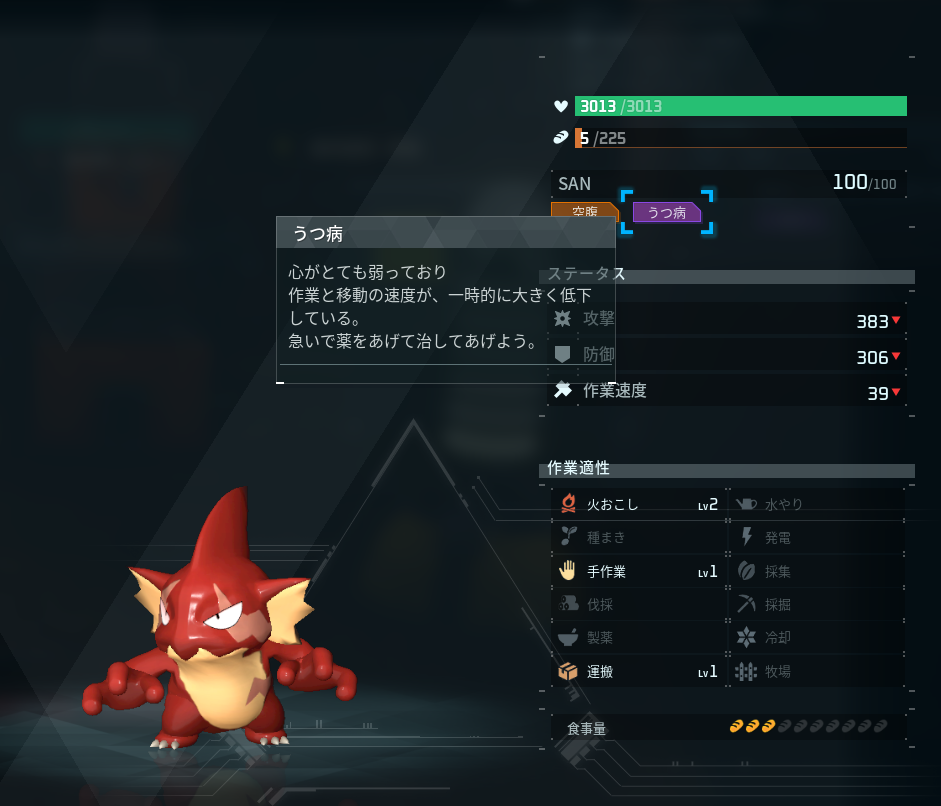Select the orange 空腹 status tag

coord(584,210)
